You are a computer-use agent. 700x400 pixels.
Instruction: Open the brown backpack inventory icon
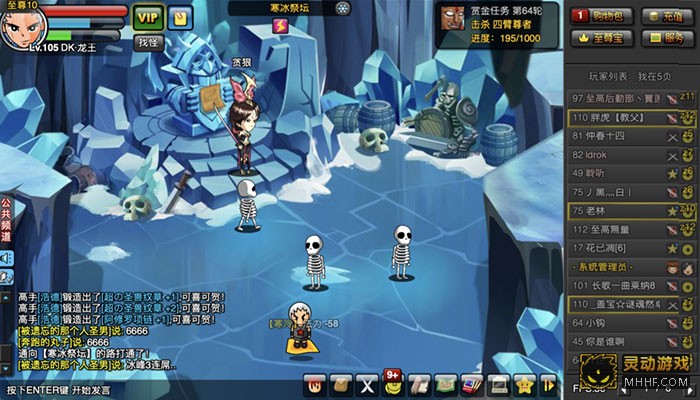(x=342, y=385)
